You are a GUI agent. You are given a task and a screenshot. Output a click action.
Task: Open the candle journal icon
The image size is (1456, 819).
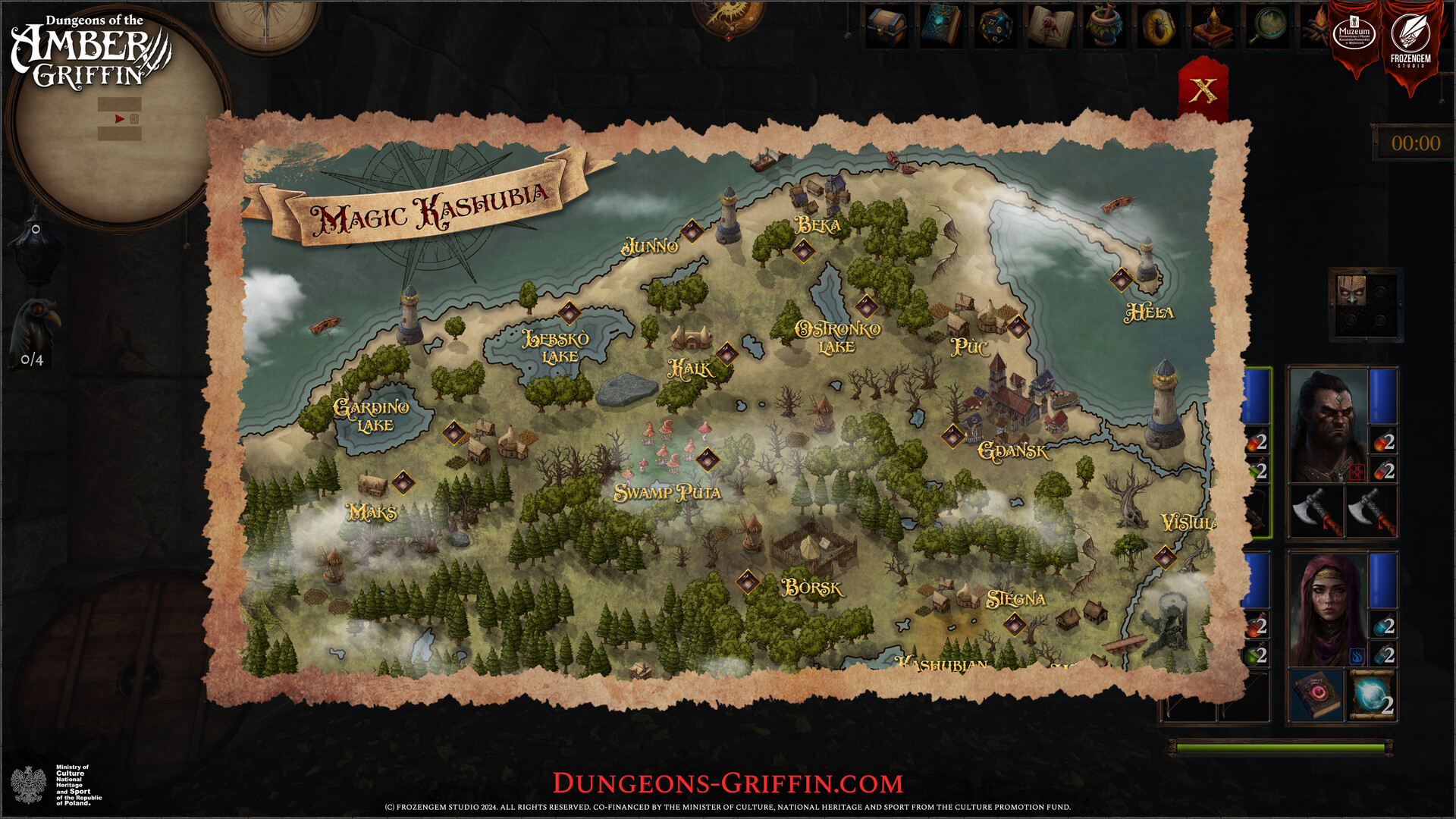click(x=1213, y=26)
